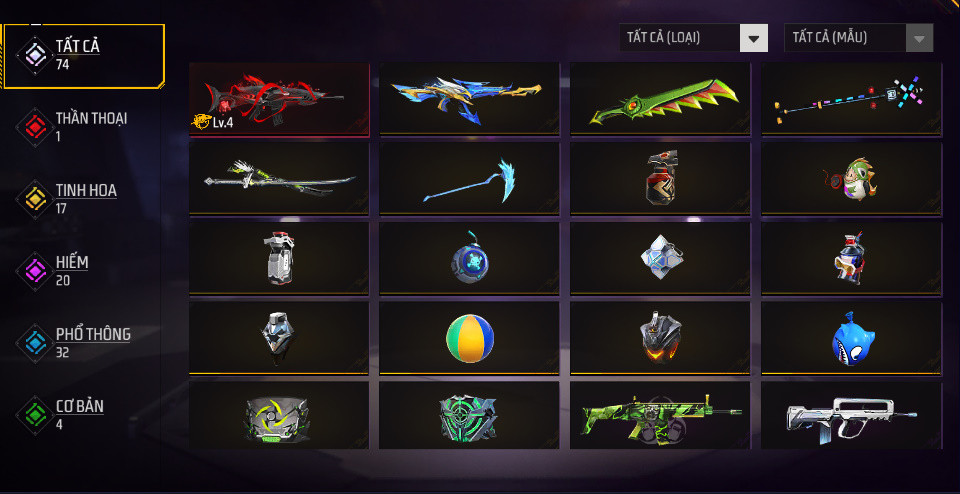Expand the Tất Cả (Mẫu) dropdown
This screenshot has width=960, height=494.
[859, 38]
